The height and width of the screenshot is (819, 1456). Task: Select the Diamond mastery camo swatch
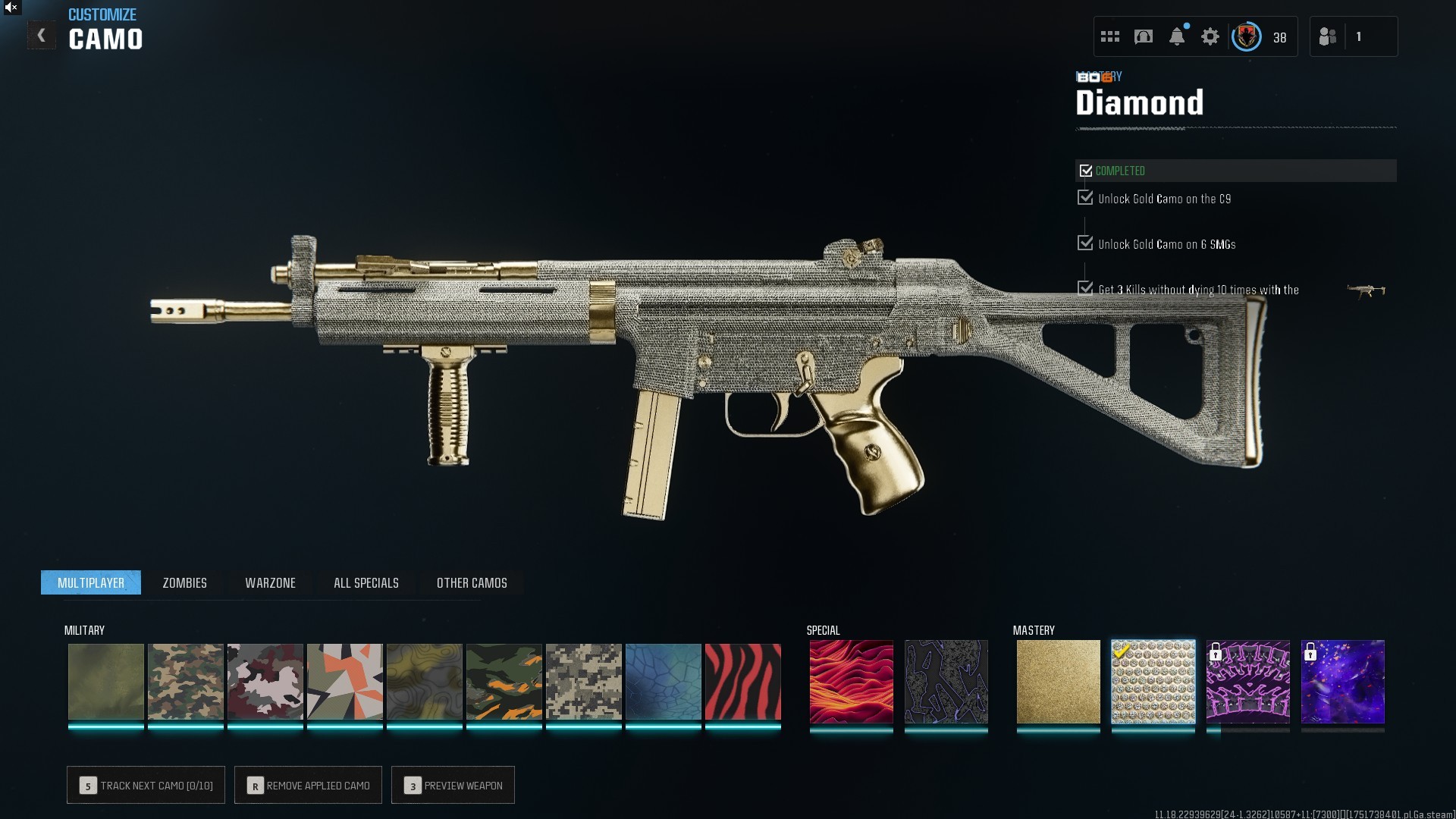[x=1153, y=682]
